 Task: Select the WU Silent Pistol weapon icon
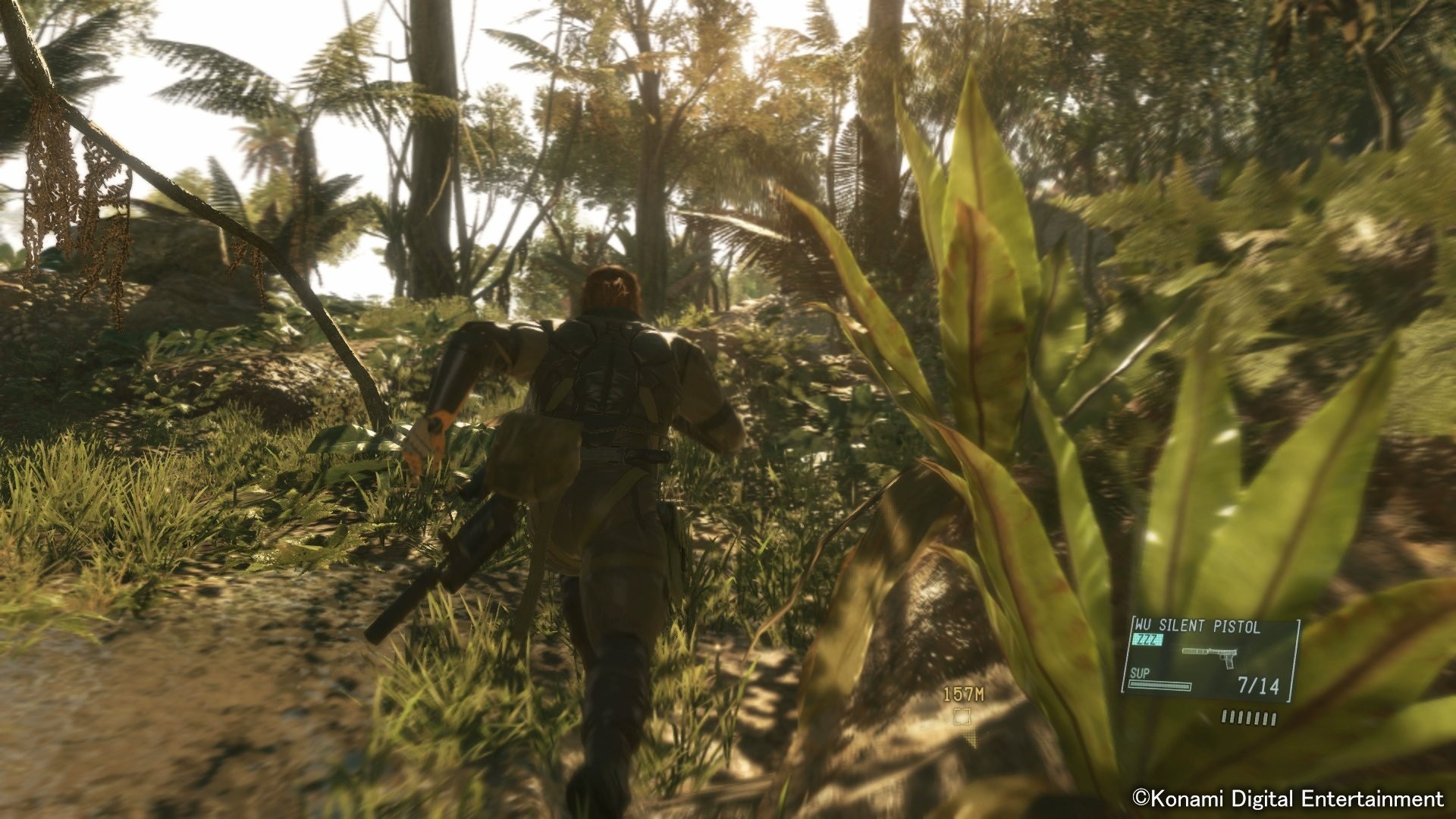1210,658
